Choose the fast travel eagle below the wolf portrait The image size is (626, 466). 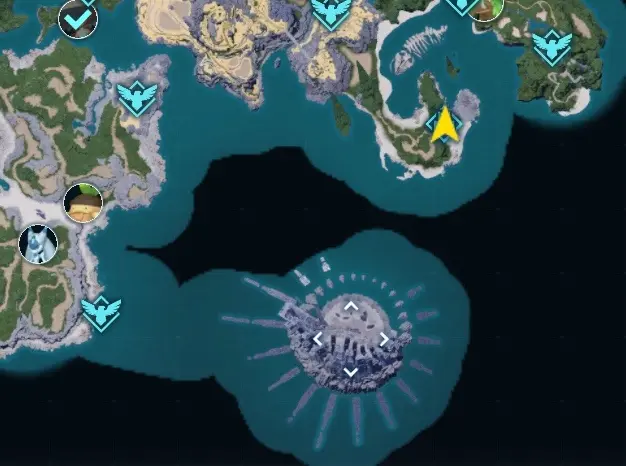101,313
